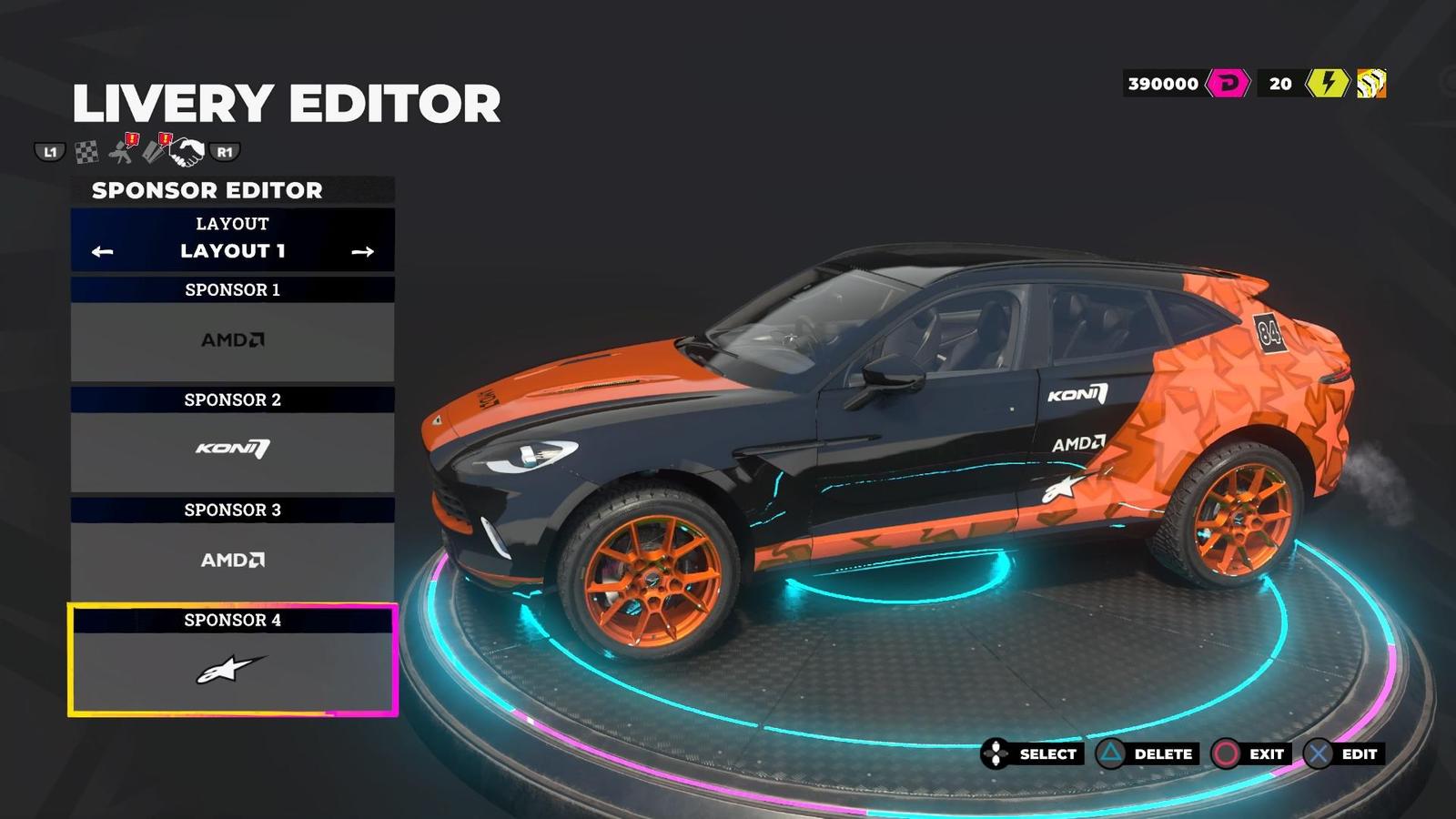Click the highlighted Sponsor 4 Alpinestars slot
Viewport: 1456px width, 819px height.
230,669
